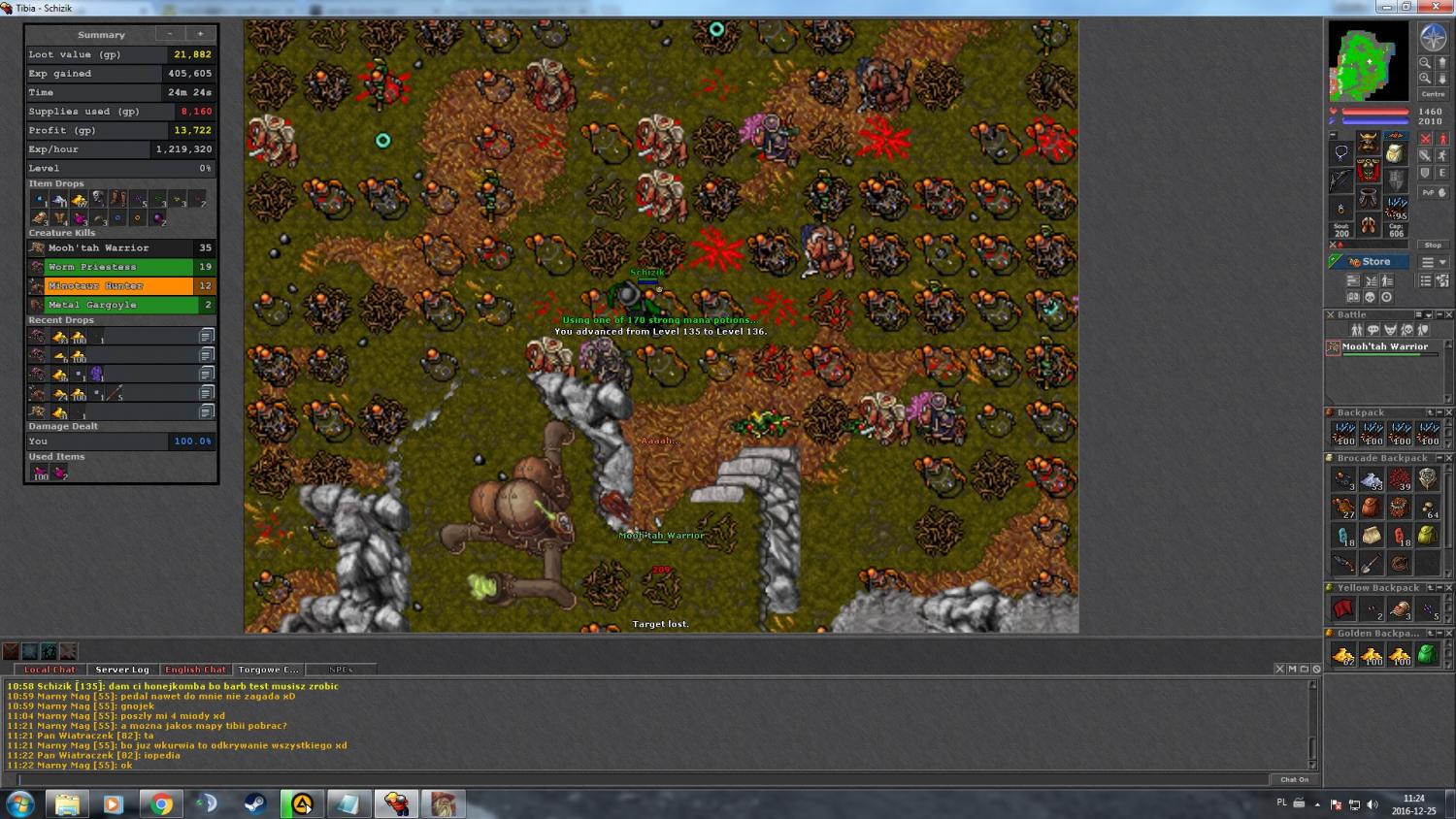Select the green backpack in Golden Backpack
Screen dimensions: 1456x819
[x=1427, y=655]
